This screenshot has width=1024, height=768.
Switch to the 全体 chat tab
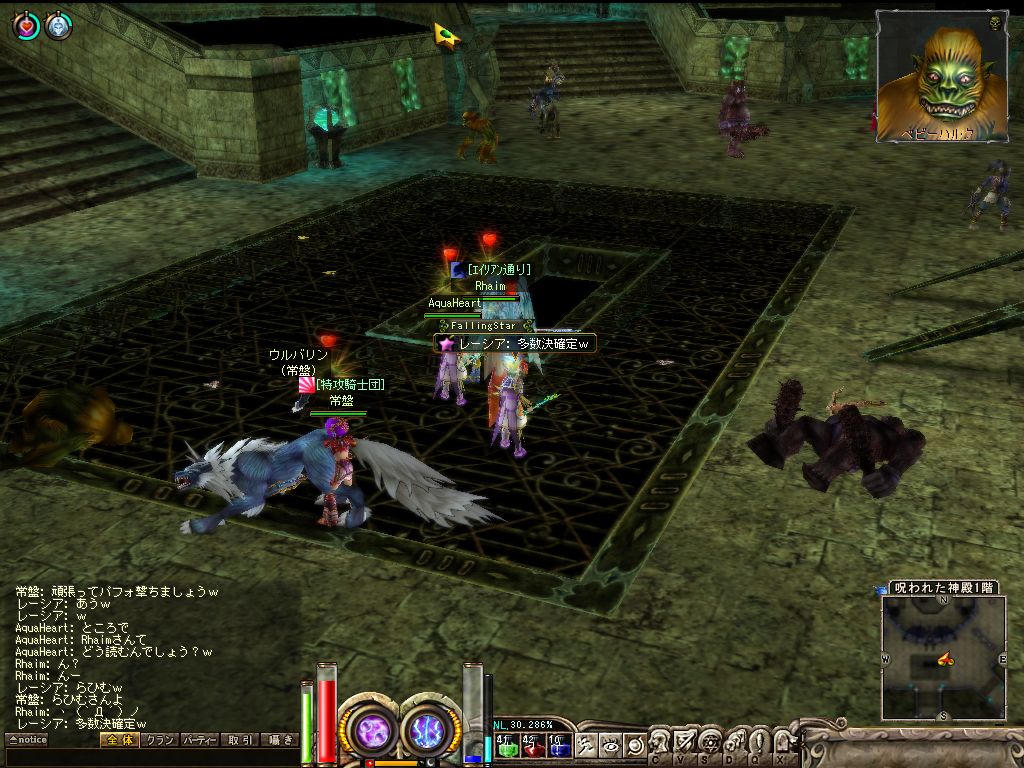pos(118,740)
